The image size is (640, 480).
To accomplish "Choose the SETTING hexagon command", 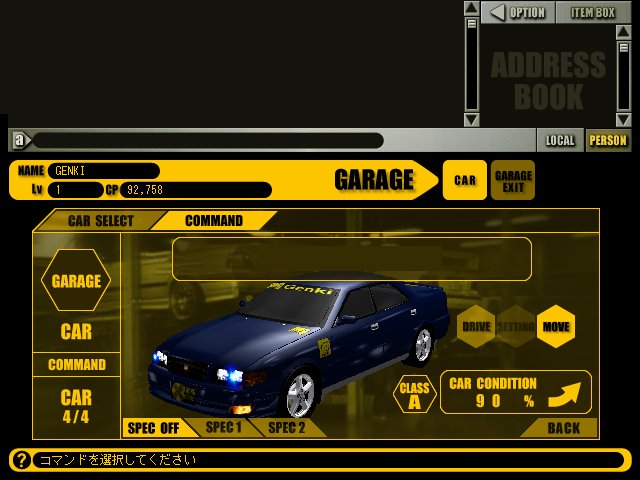I will (515, 326).
